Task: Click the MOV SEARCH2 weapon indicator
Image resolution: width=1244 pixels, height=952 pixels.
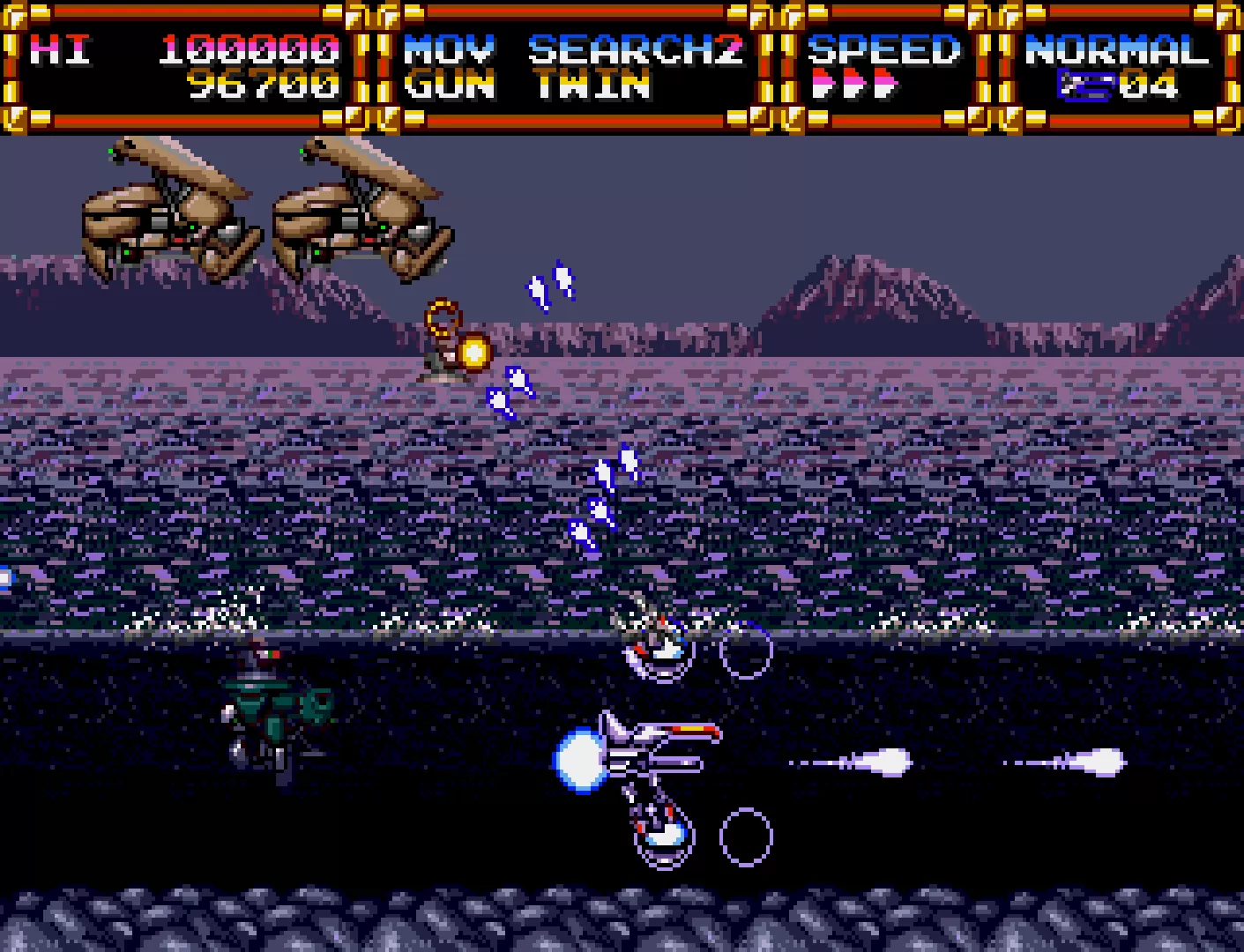Action: tap(573, 50)
